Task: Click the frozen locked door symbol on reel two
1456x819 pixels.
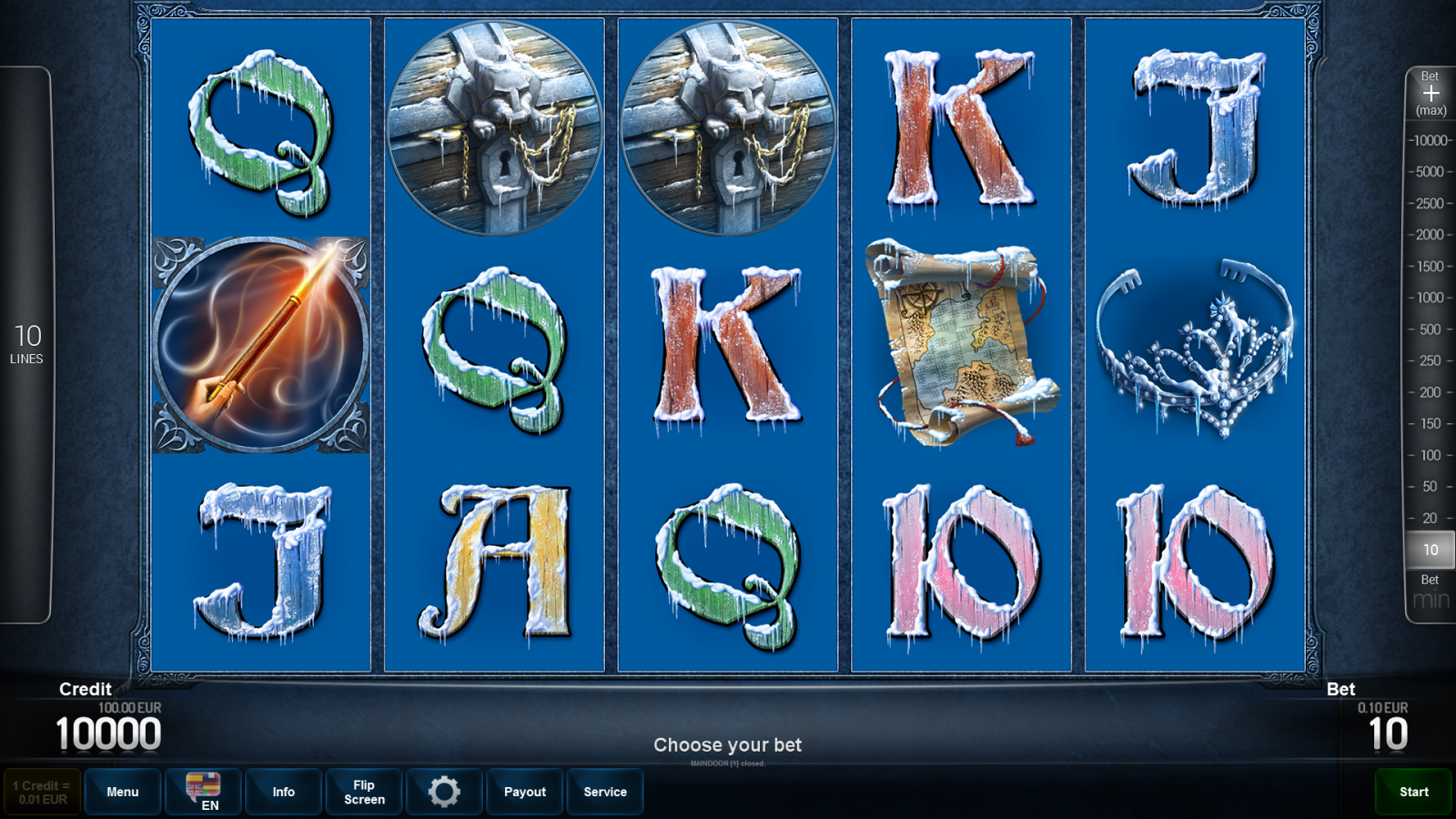Action: coord(496,127)
